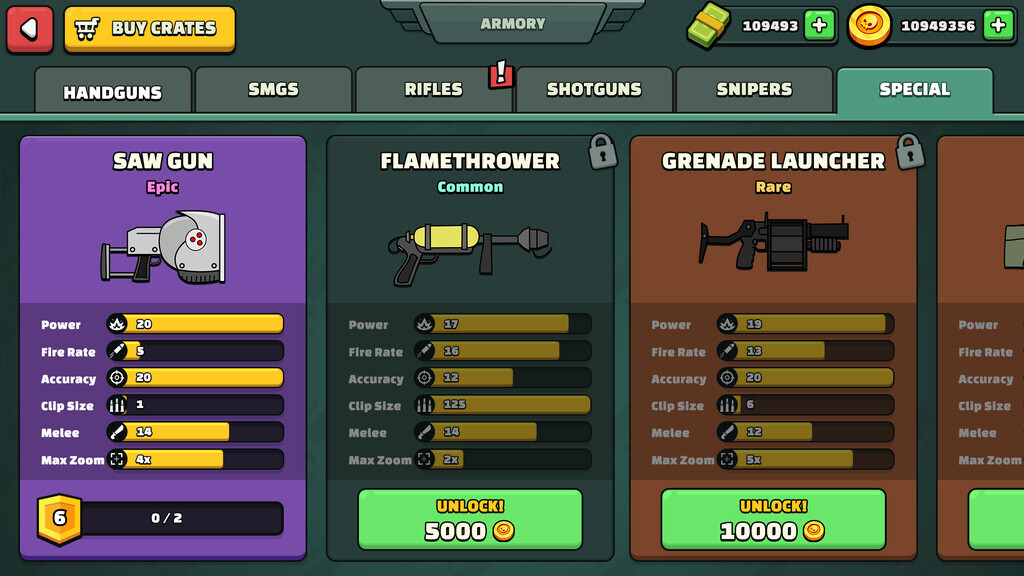Choose the Grenade Launcher weapon image
Viewport: 1024px width, 576px height.
coord(773,241)
